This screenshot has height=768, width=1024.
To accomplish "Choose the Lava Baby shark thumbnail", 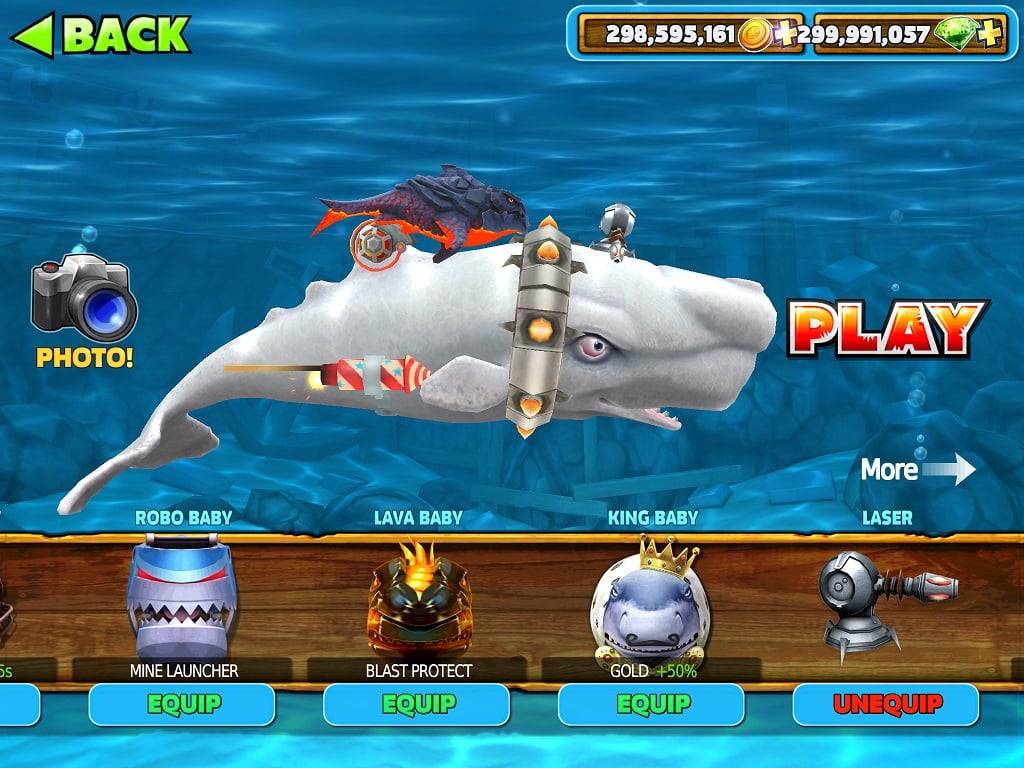I will tap(419, 598).
